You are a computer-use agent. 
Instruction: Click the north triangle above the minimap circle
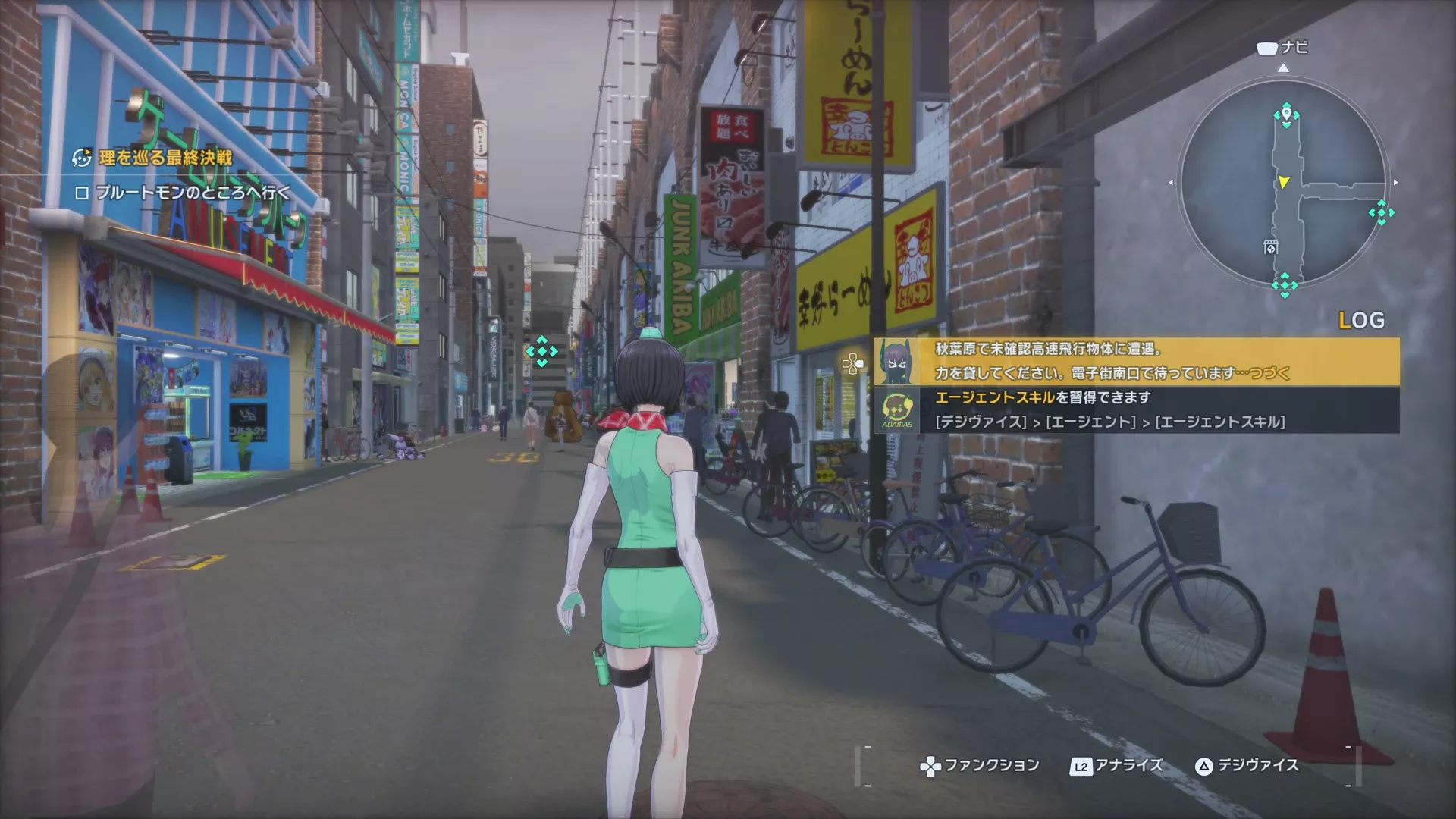click(x=1284, y=68)
